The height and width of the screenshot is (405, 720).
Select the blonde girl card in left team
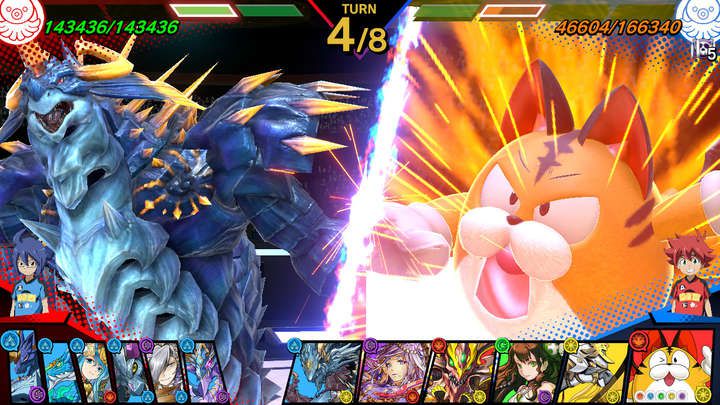click(90, 372)
